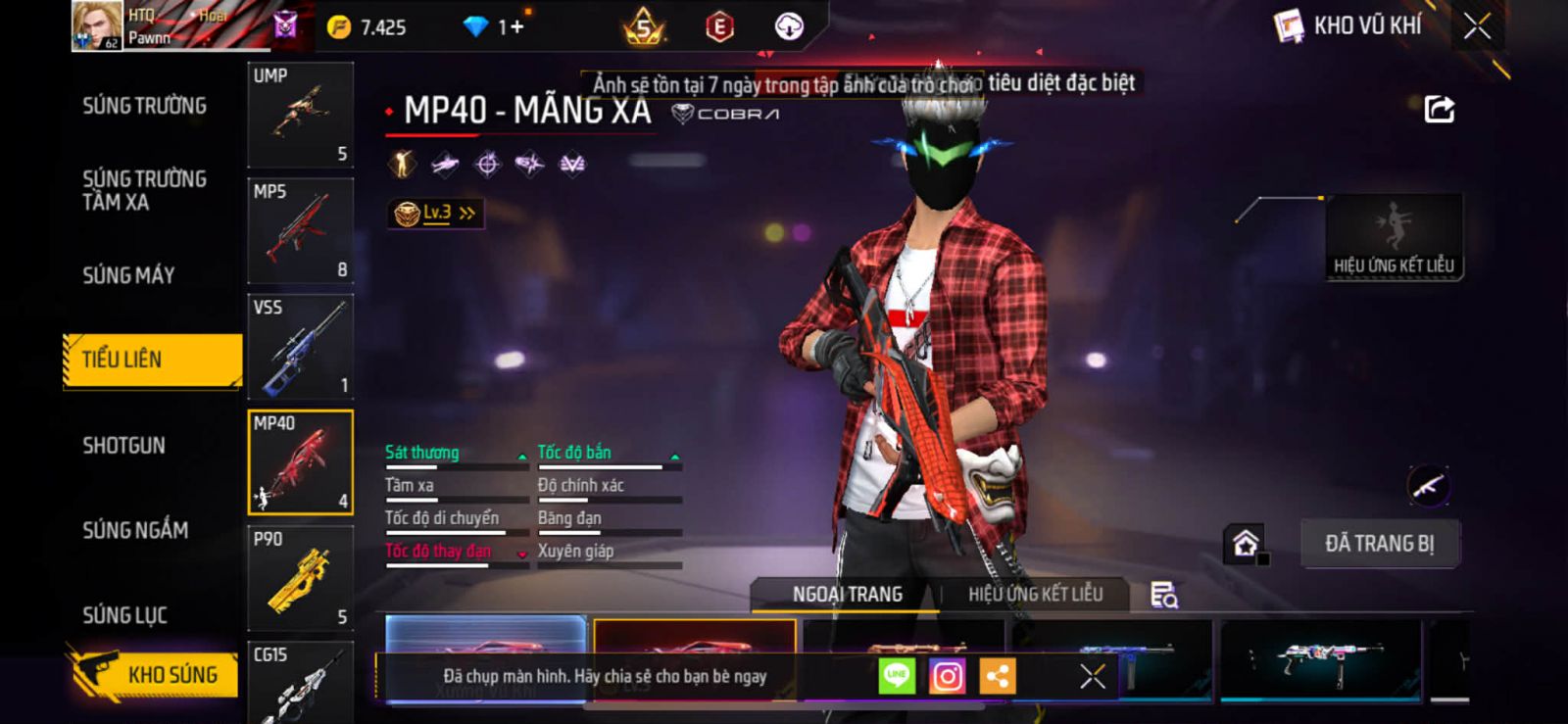Share the screenshot via LINE
1568x724 pixels.
(x=896, y=676)
